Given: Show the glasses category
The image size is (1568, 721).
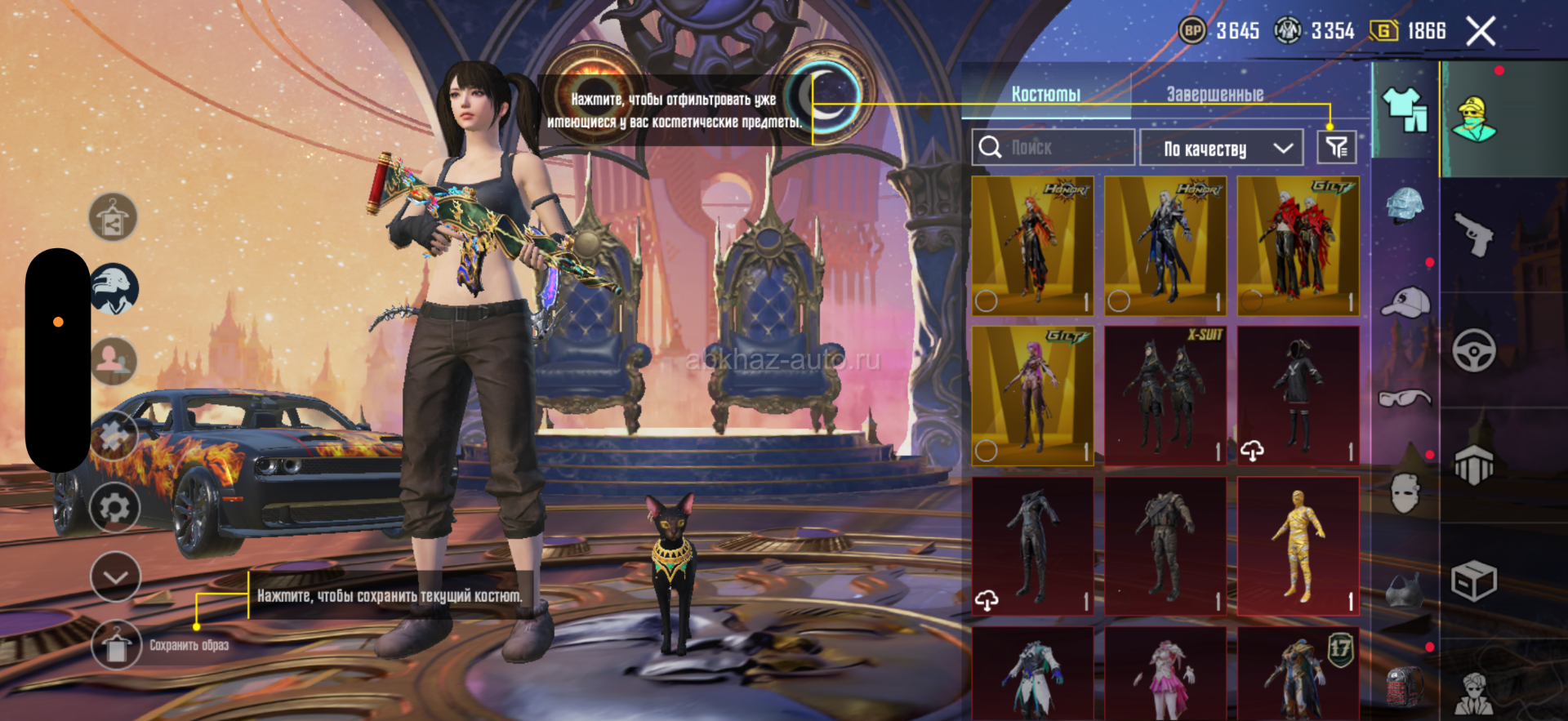Looking at the screenshot, I should pos(1405,398).
